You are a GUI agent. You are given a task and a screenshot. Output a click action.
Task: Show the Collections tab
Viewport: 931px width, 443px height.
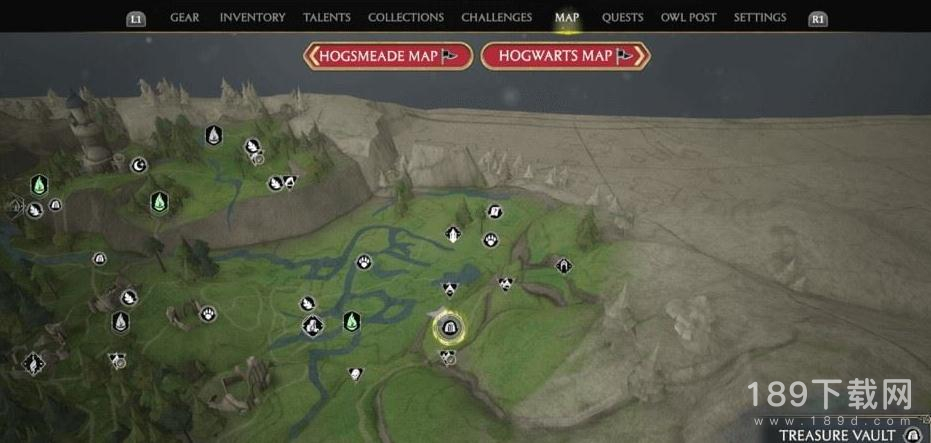(x=405, y=17)
